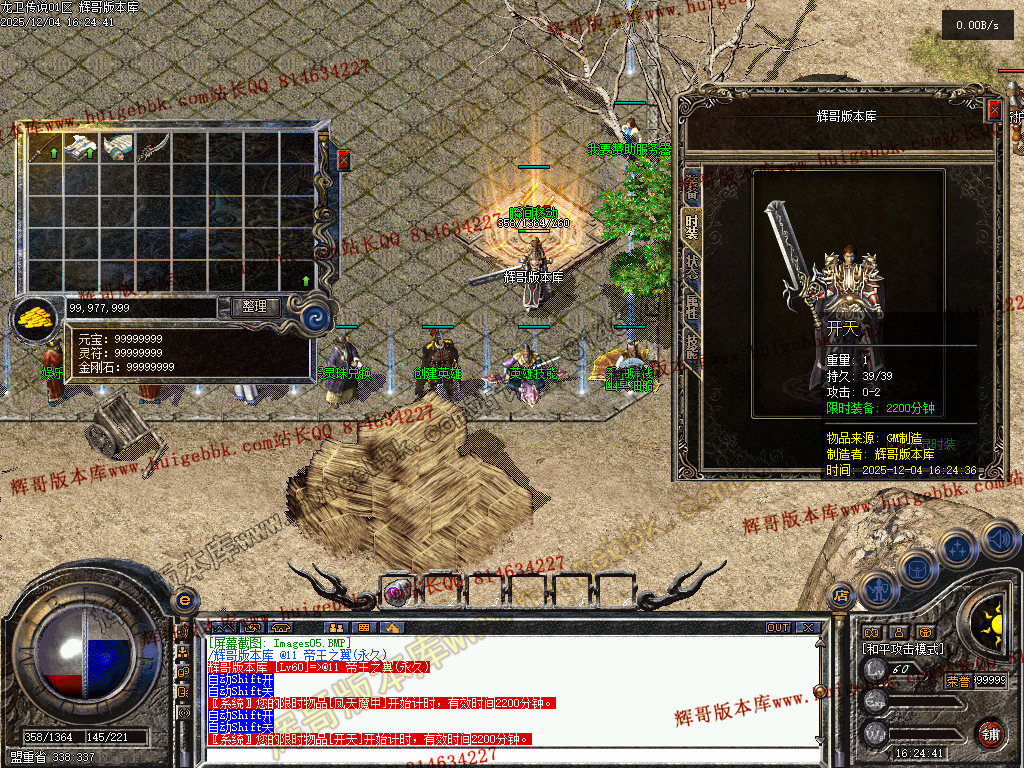Show the 属性 attributes tab

(691, 307)
